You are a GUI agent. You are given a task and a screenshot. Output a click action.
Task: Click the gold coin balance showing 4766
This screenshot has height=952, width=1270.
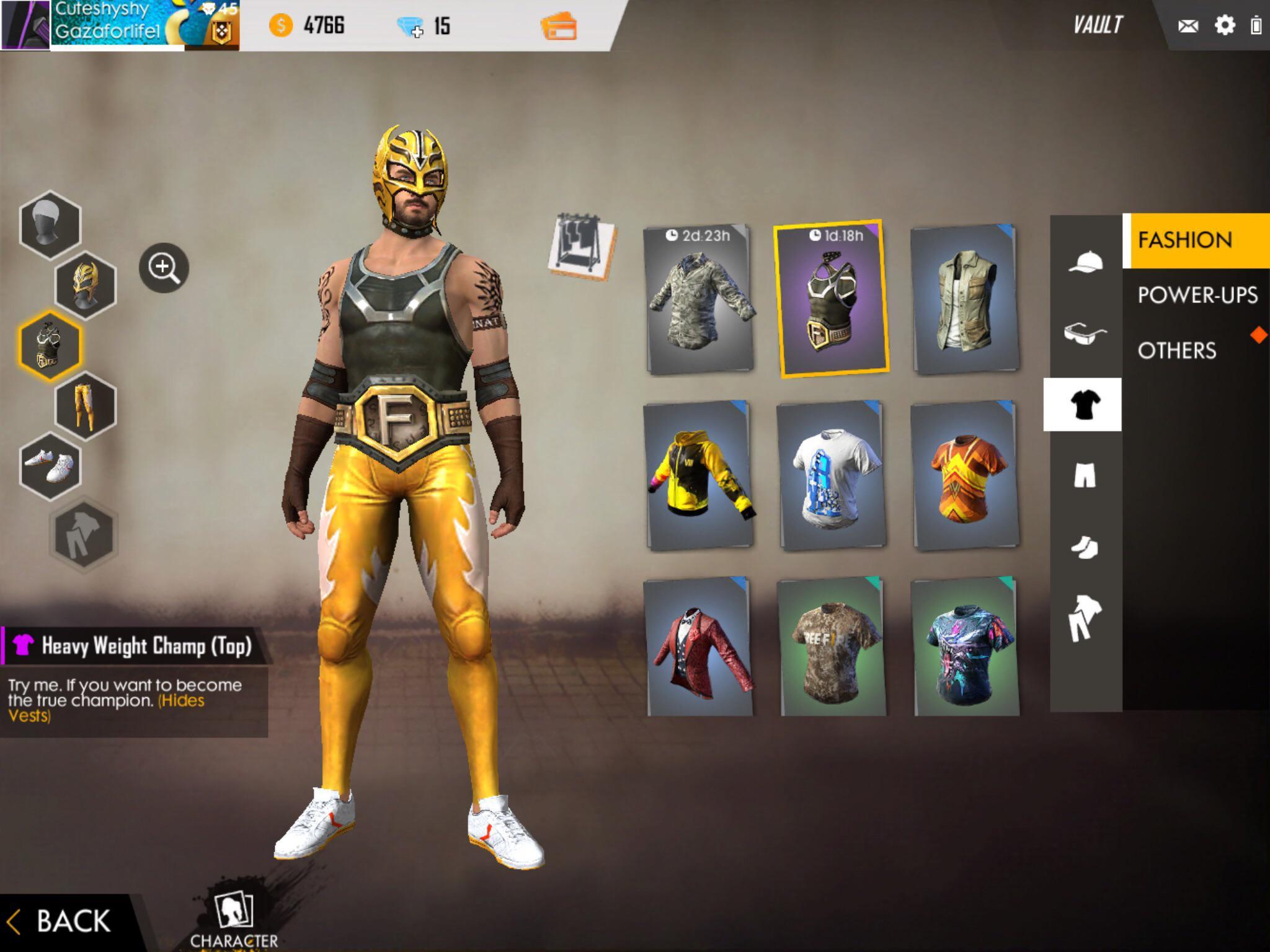308,25
